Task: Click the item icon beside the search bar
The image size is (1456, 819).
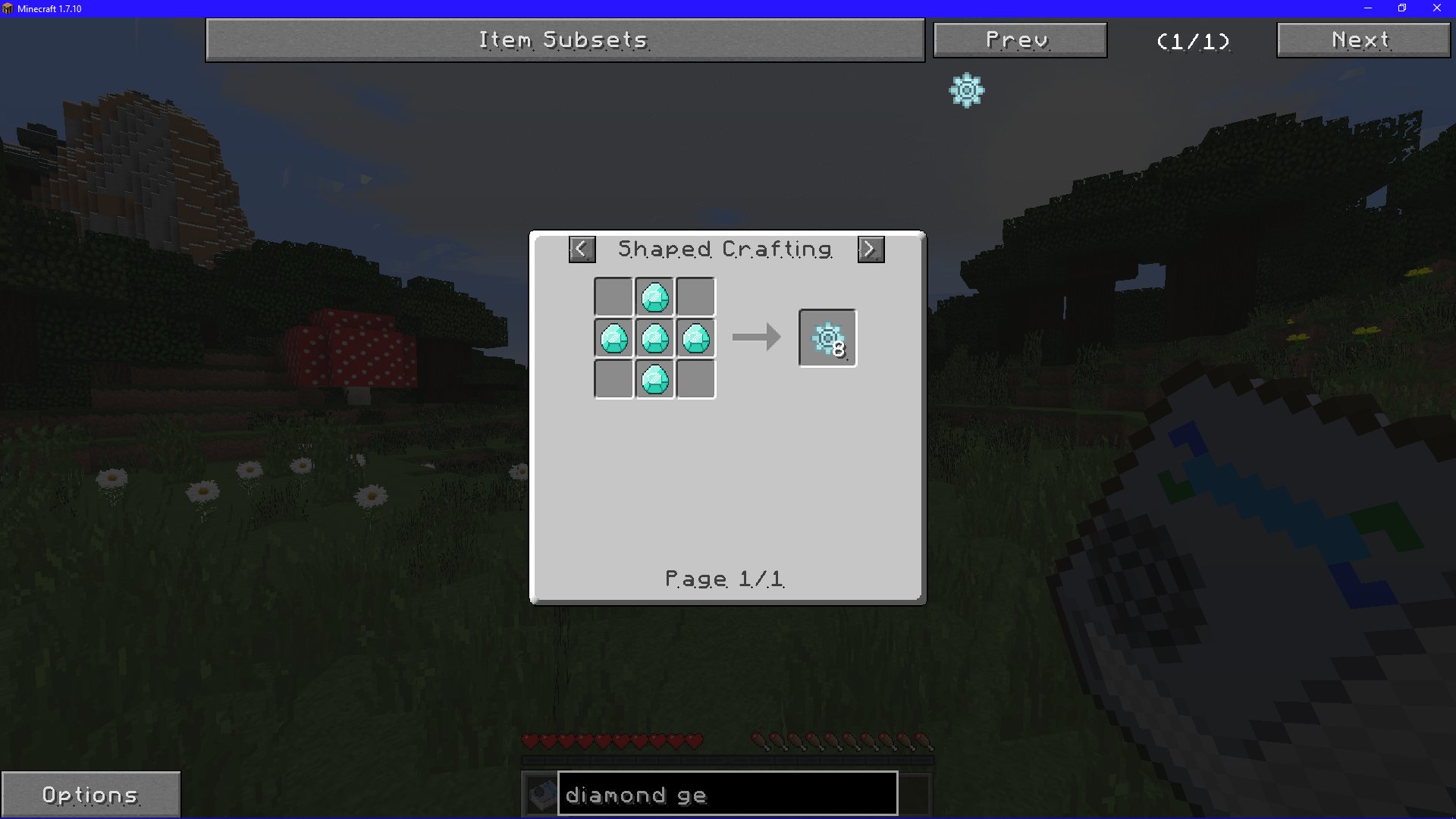Action: [x=540, y=793]
